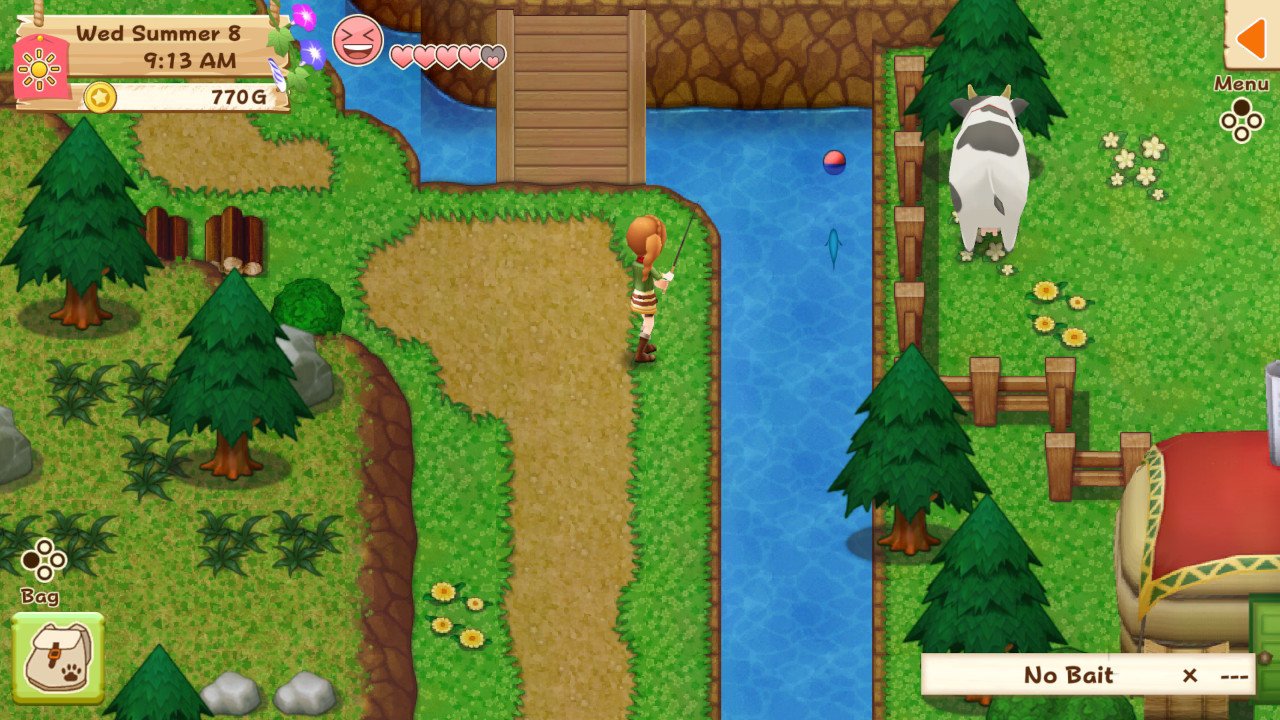Open the Menu in the top right
1280x720 pixels.
coord(1240,84)
